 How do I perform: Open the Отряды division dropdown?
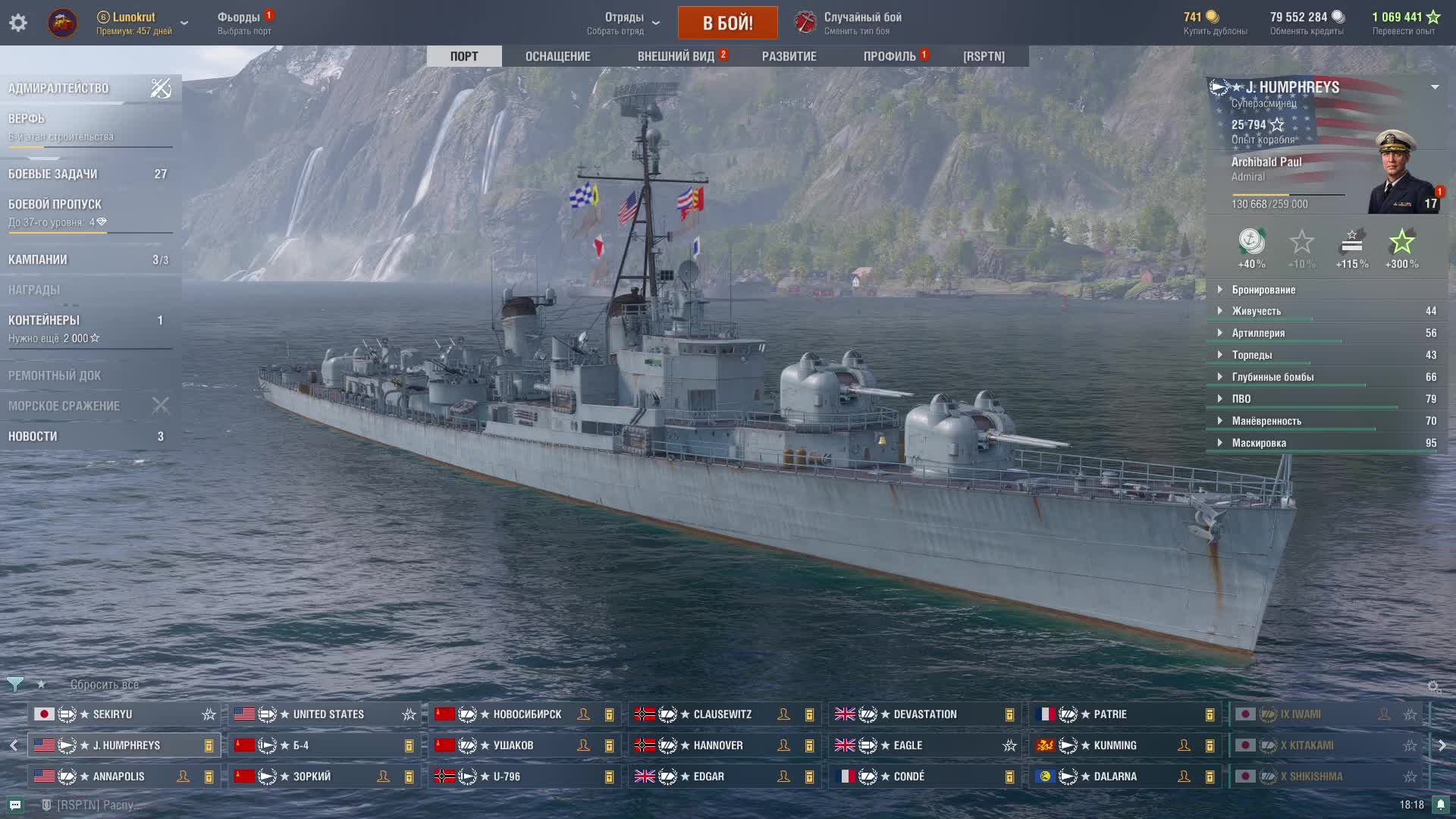point(623,23)
